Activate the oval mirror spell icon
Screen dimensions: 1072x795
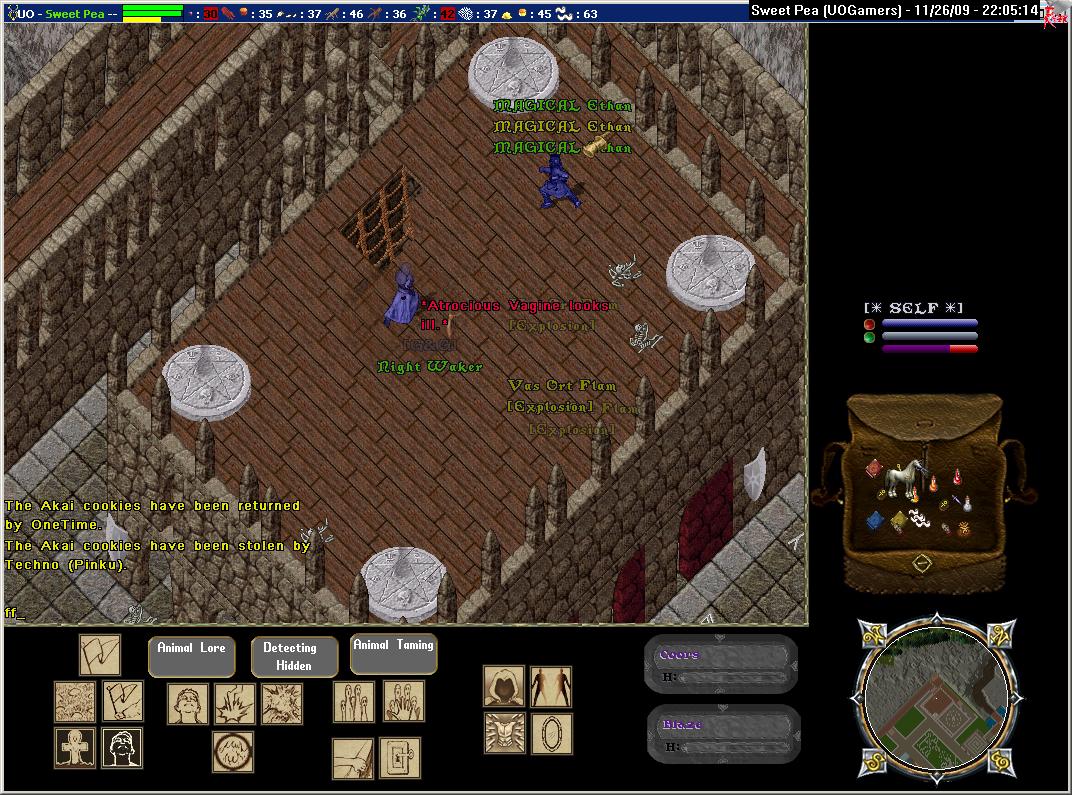[551, 733]
